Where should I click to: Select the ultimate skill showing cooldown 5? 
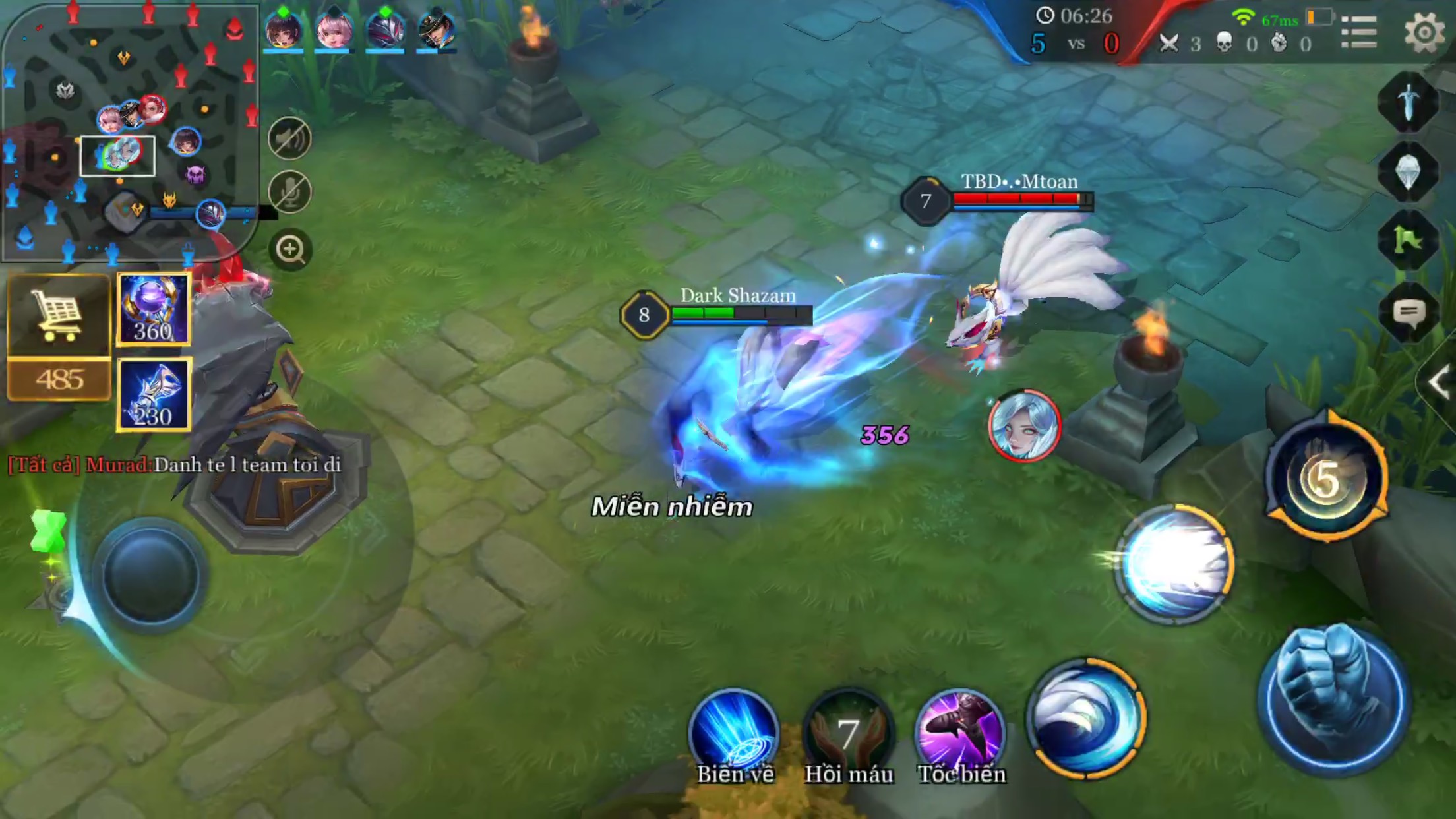point(1326,477)
